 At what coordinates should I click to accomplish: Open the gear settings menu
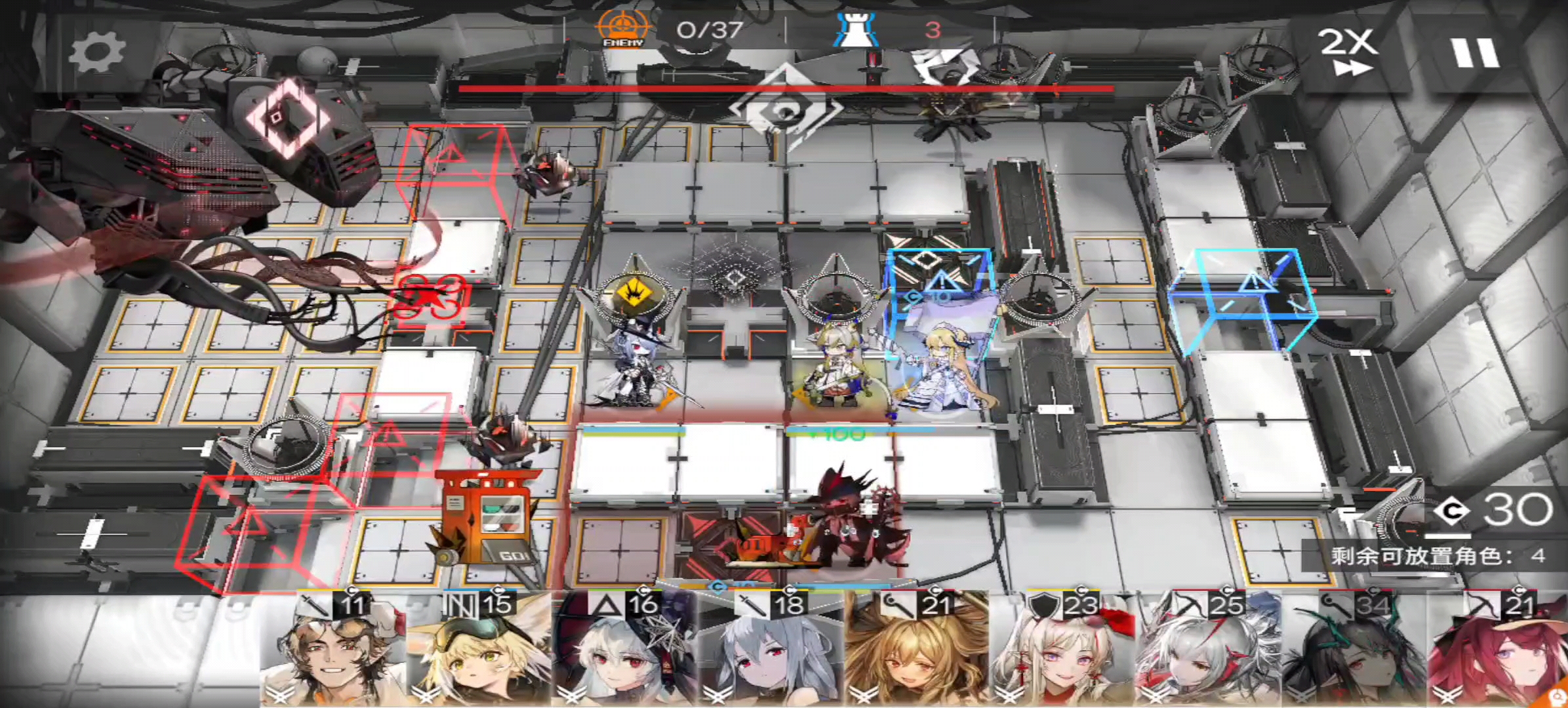[97, 52]
